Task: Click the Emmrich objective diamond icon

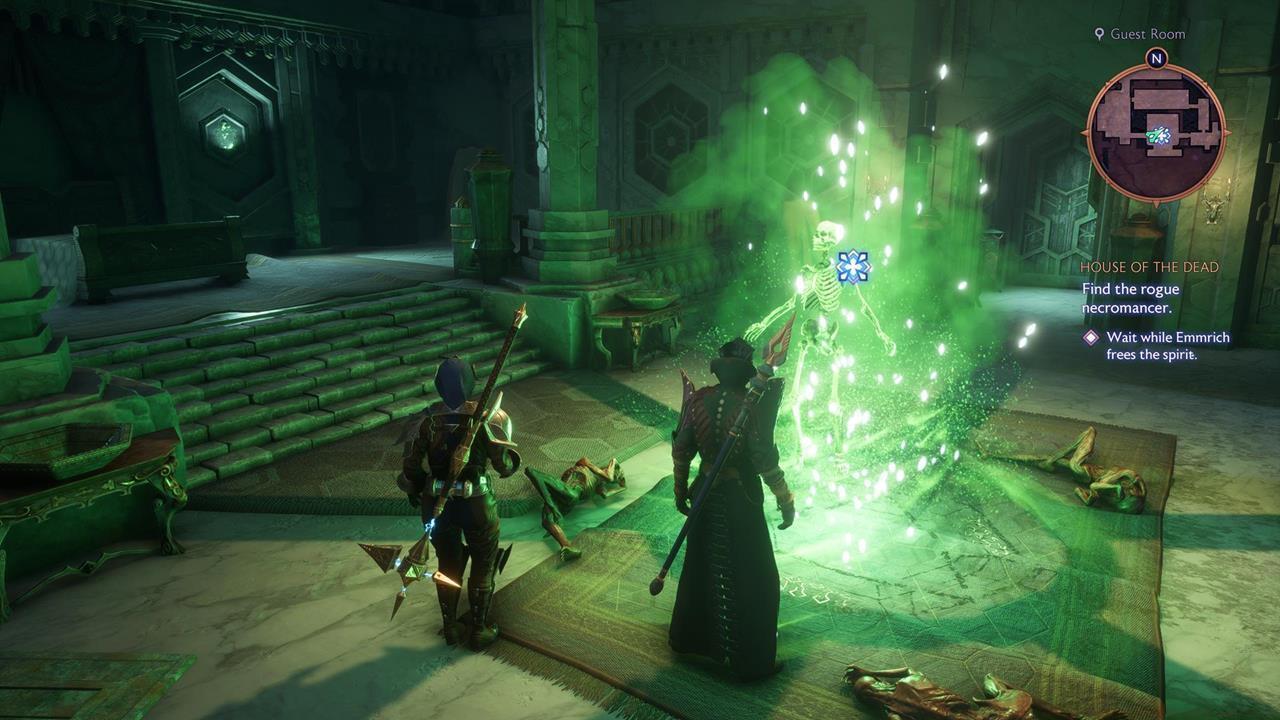Action: click(1091, 338)
